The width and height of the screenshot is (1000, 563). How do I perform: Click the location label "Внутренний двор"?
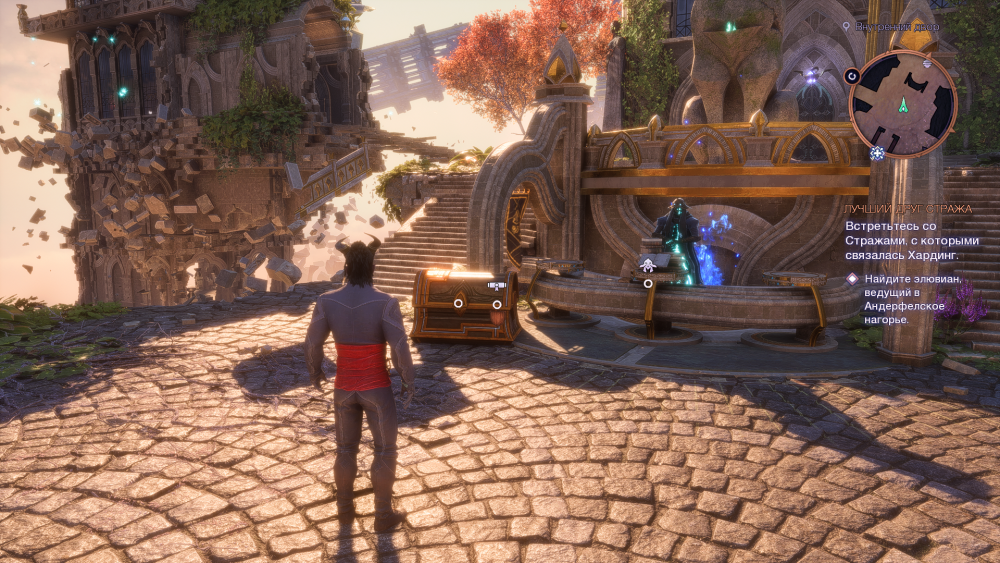(896, 26)
